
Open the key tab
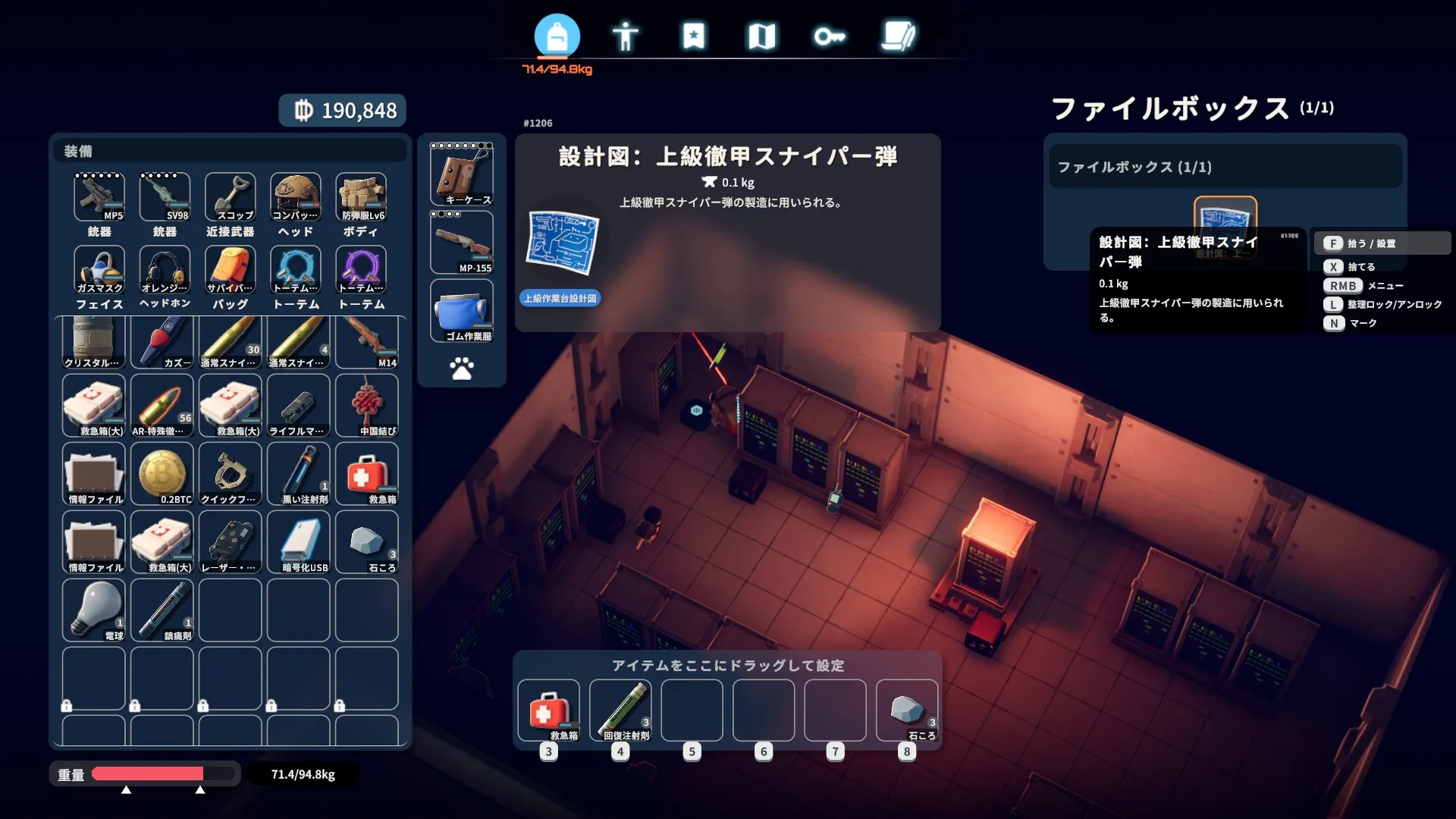coord(830,36)
